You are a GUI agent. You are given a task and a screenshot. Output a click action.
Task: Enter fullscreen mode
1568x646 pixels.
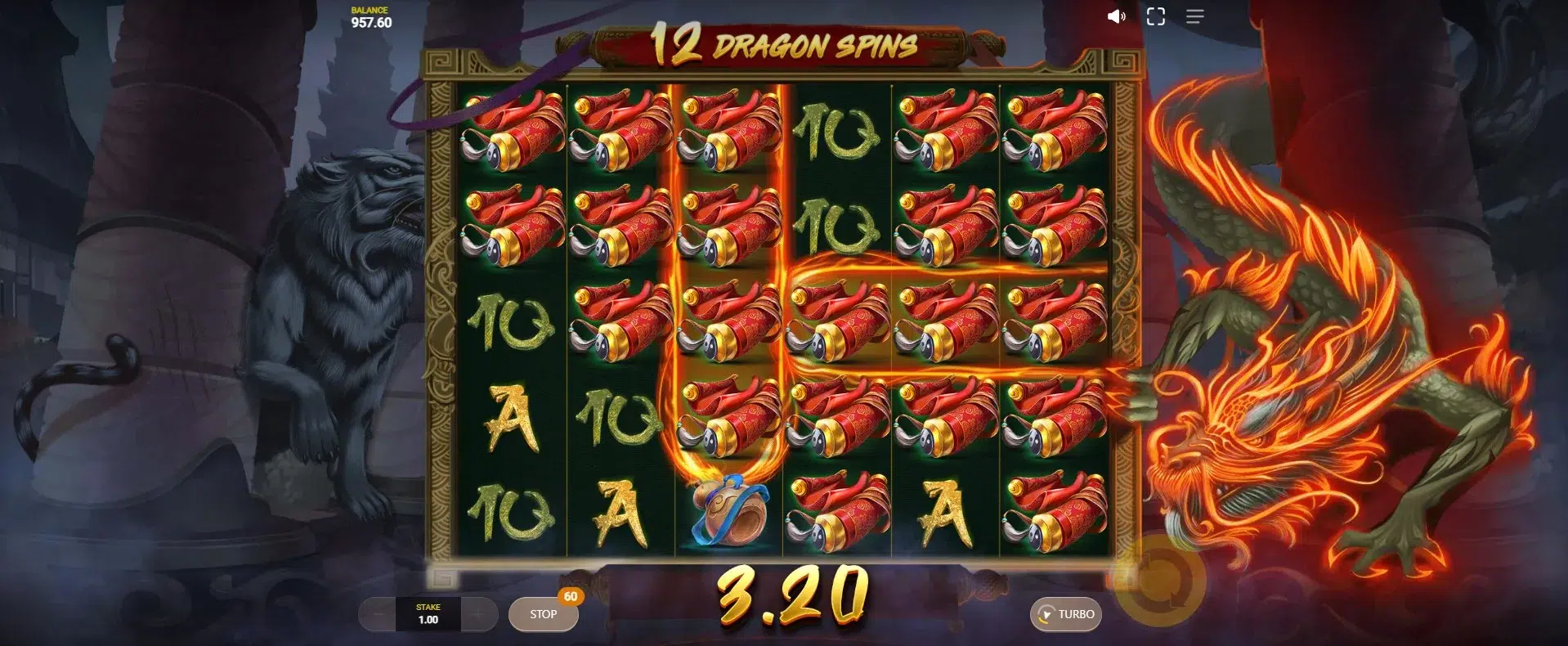tap(1155, 17)
